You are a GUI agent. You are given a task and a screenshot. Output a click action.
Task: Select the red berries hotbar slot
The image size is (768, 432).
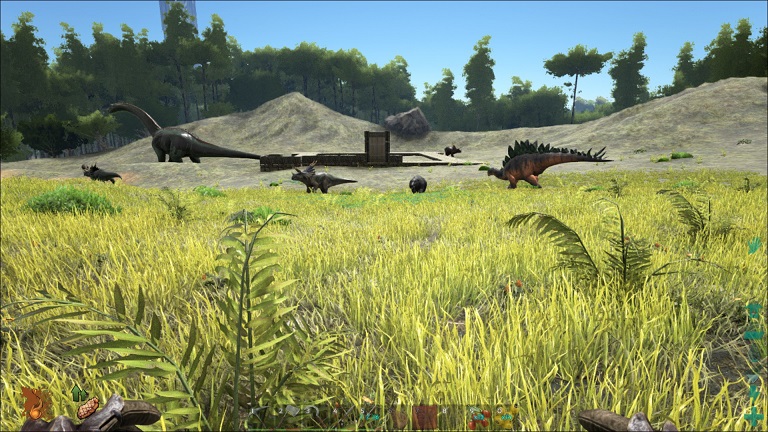[479, 417]
